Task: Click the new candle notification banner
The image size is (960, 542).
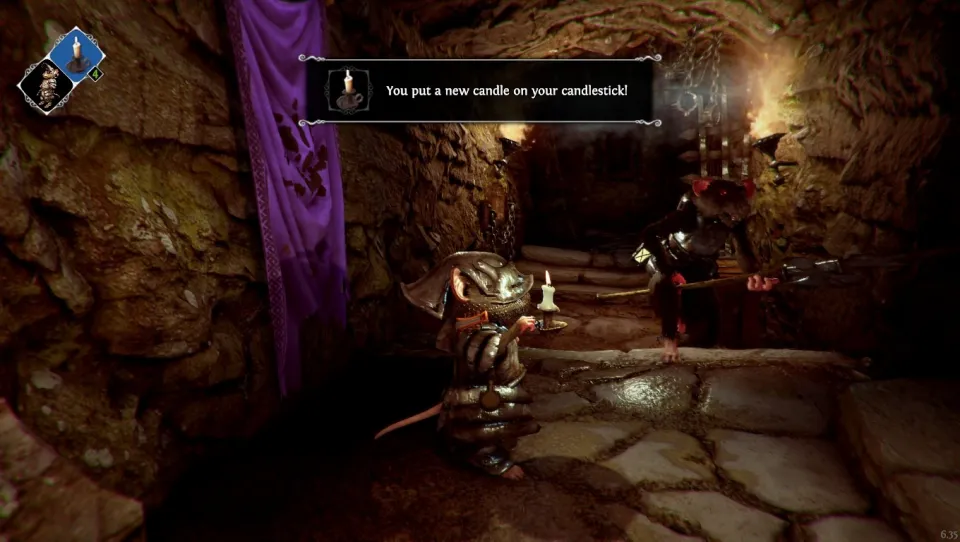Action: point(480,90)
